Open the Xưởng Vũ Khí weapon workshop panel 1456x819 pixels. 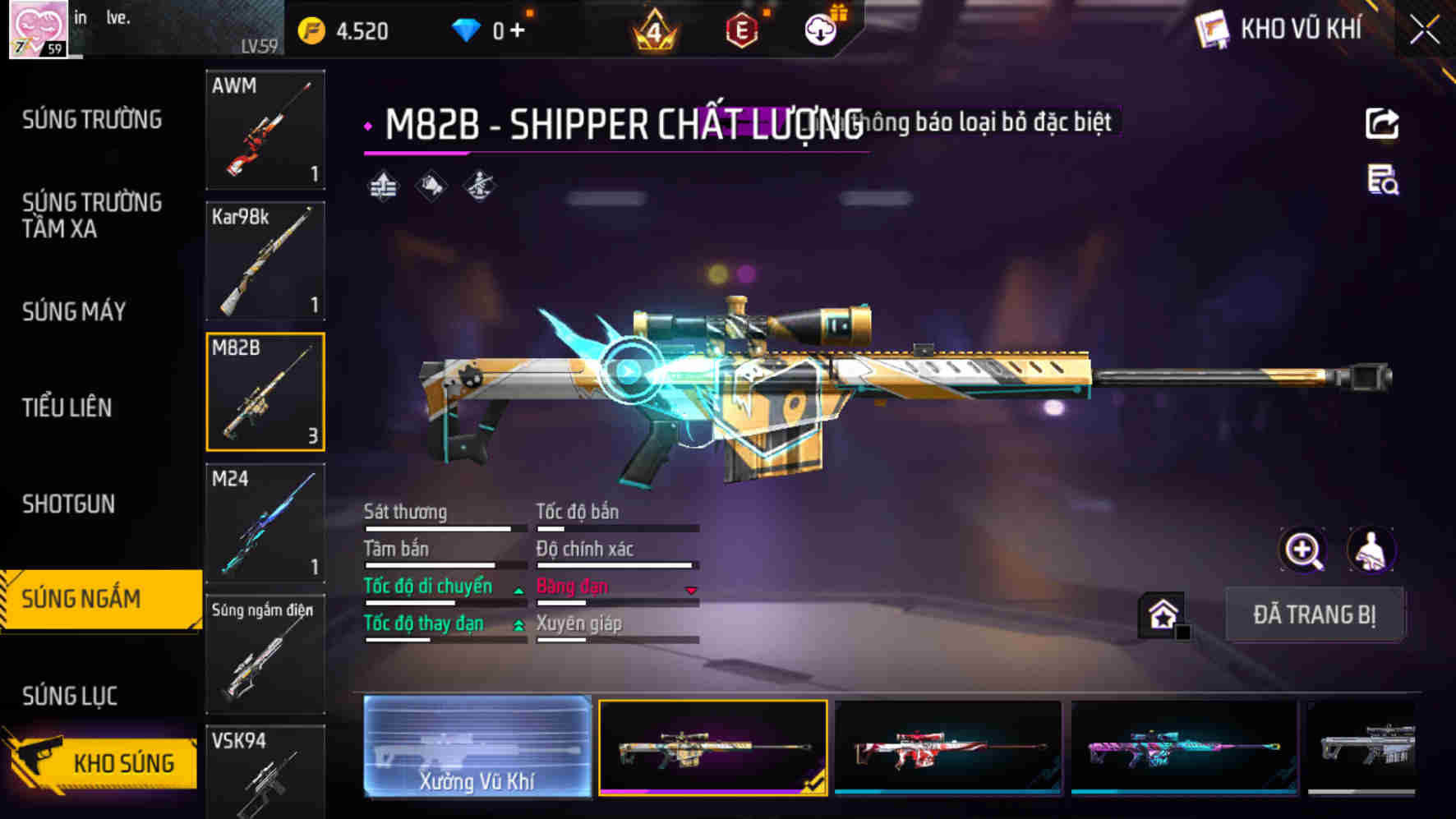coord(477,747)
